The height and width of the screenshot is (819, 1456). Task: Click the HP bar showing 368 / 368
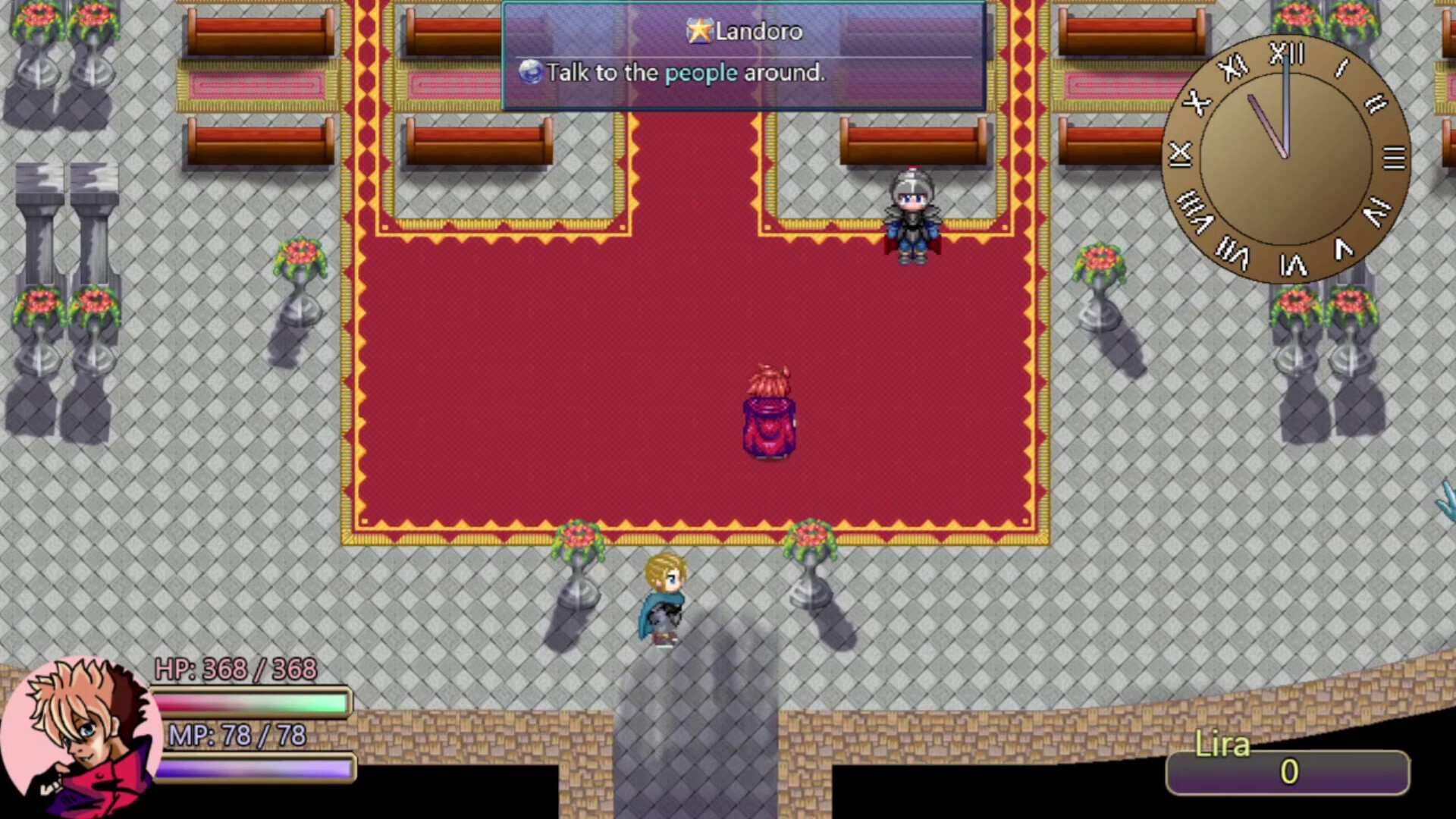coord(250,701)
